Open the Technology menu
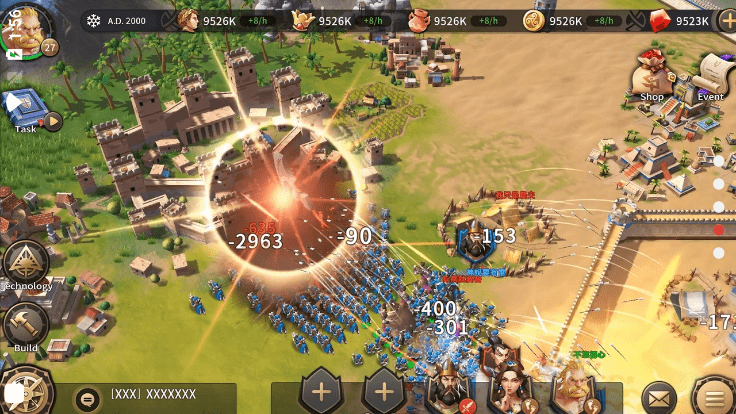Image resolution: width=736 pixels, height=414 pixels. (x=25, y=264)
